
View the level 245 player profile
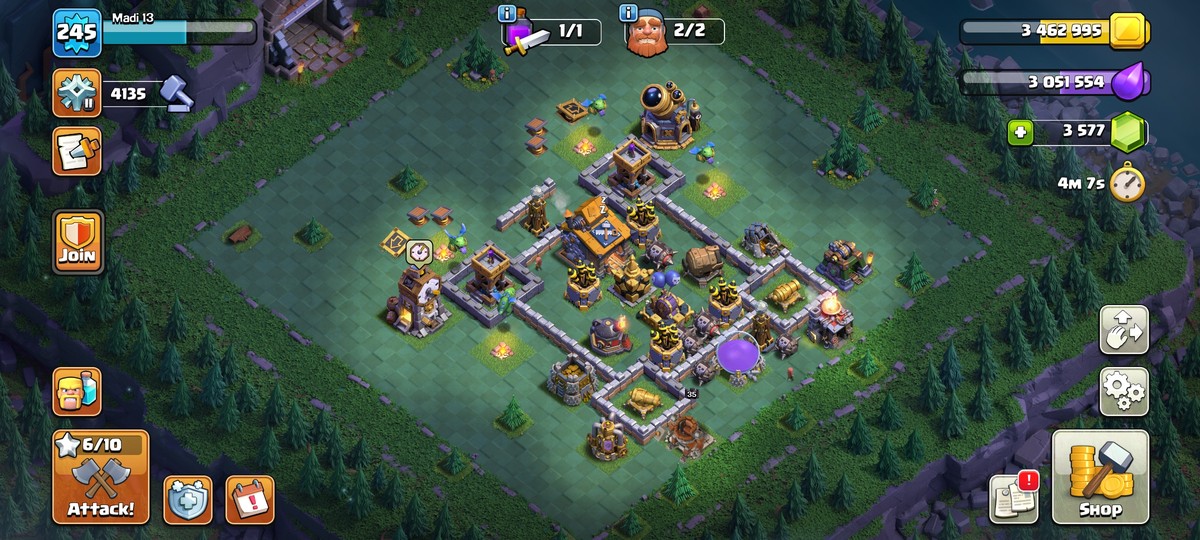click(77, 33)
